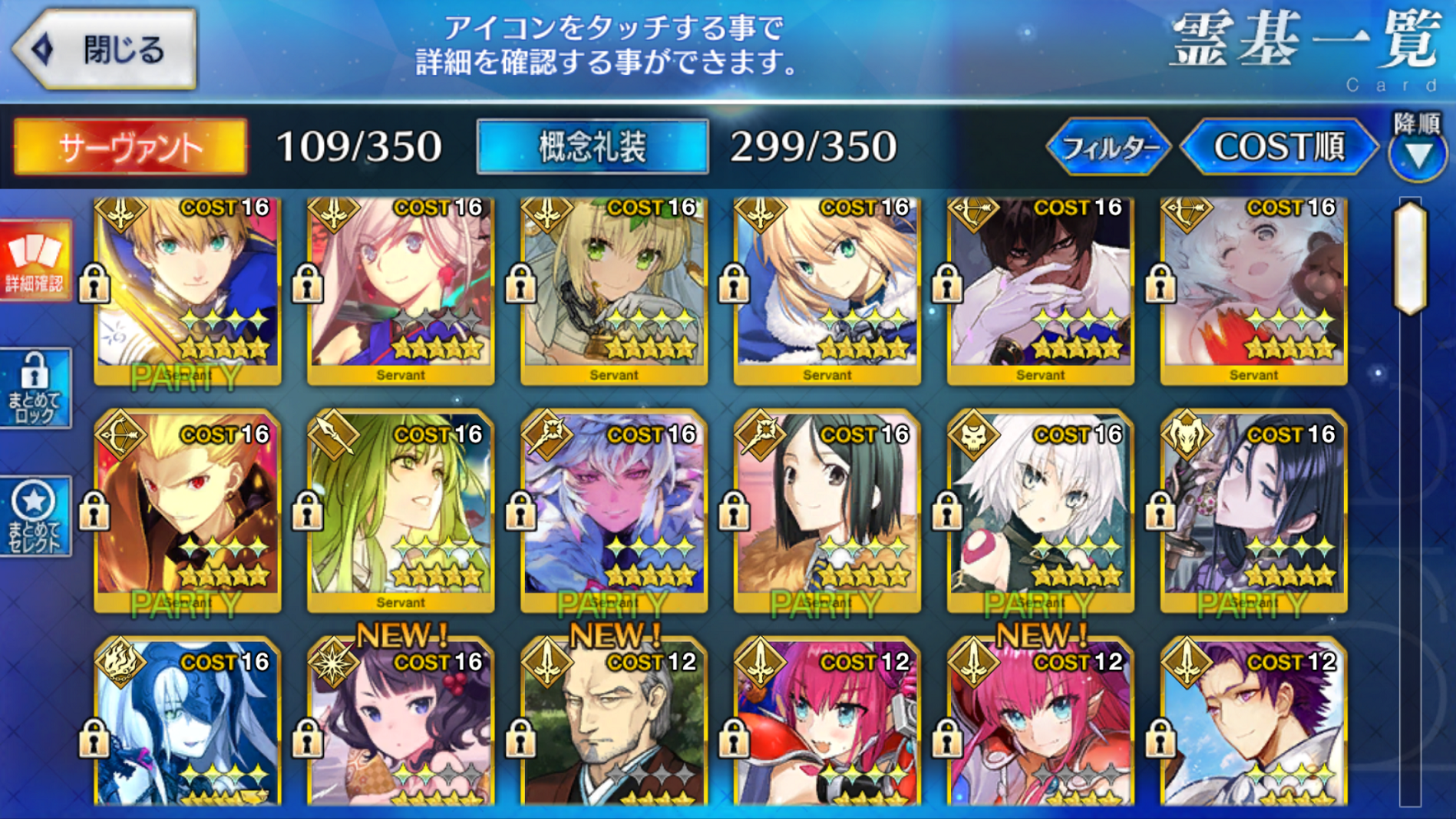This screenshot has height=819, width=1456.
Task: Open the フィルター options
Action: (1108, 147)
